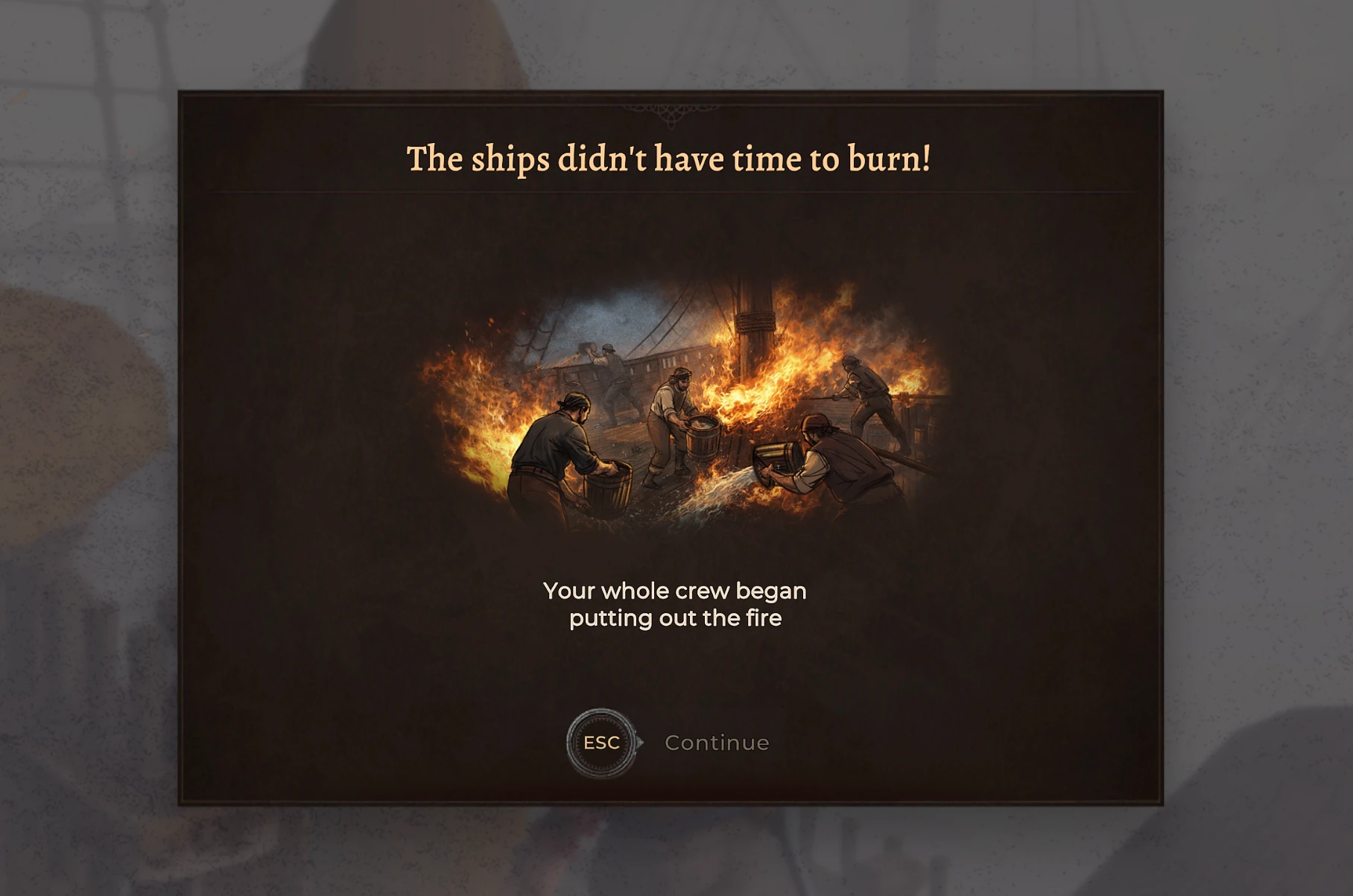Click the ESC key circle icon
Viewport: 1353px width, 896px height.
(601, 742)
